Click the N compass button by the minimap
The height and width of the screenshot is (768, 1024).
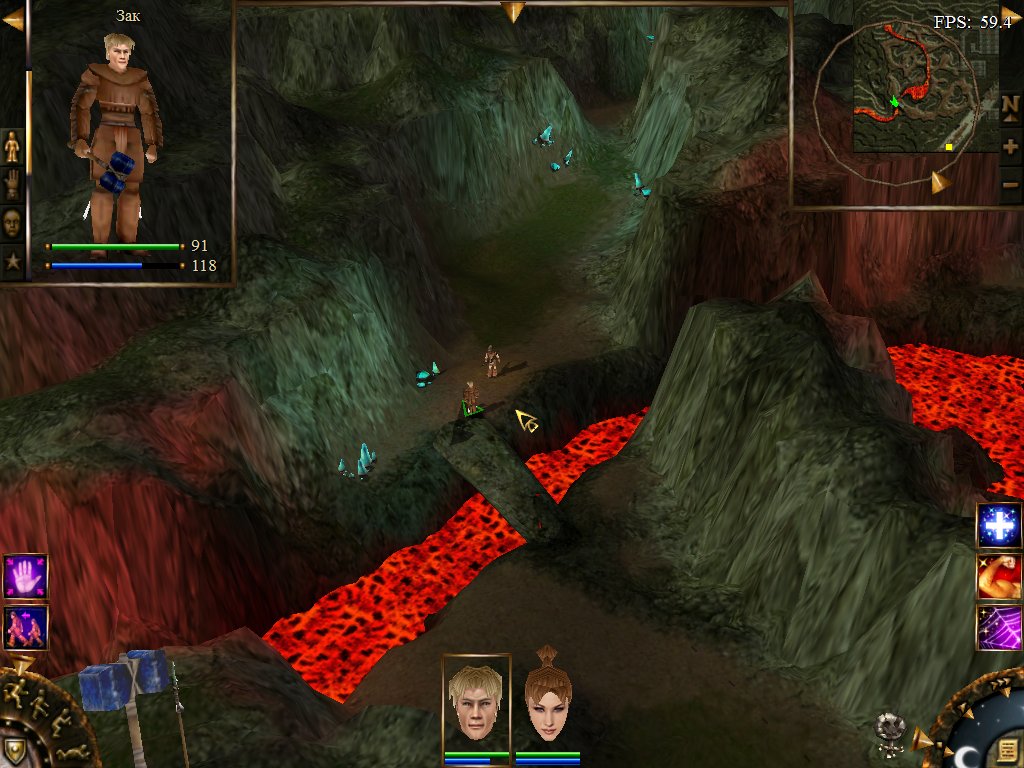(x=1010, y=105)
